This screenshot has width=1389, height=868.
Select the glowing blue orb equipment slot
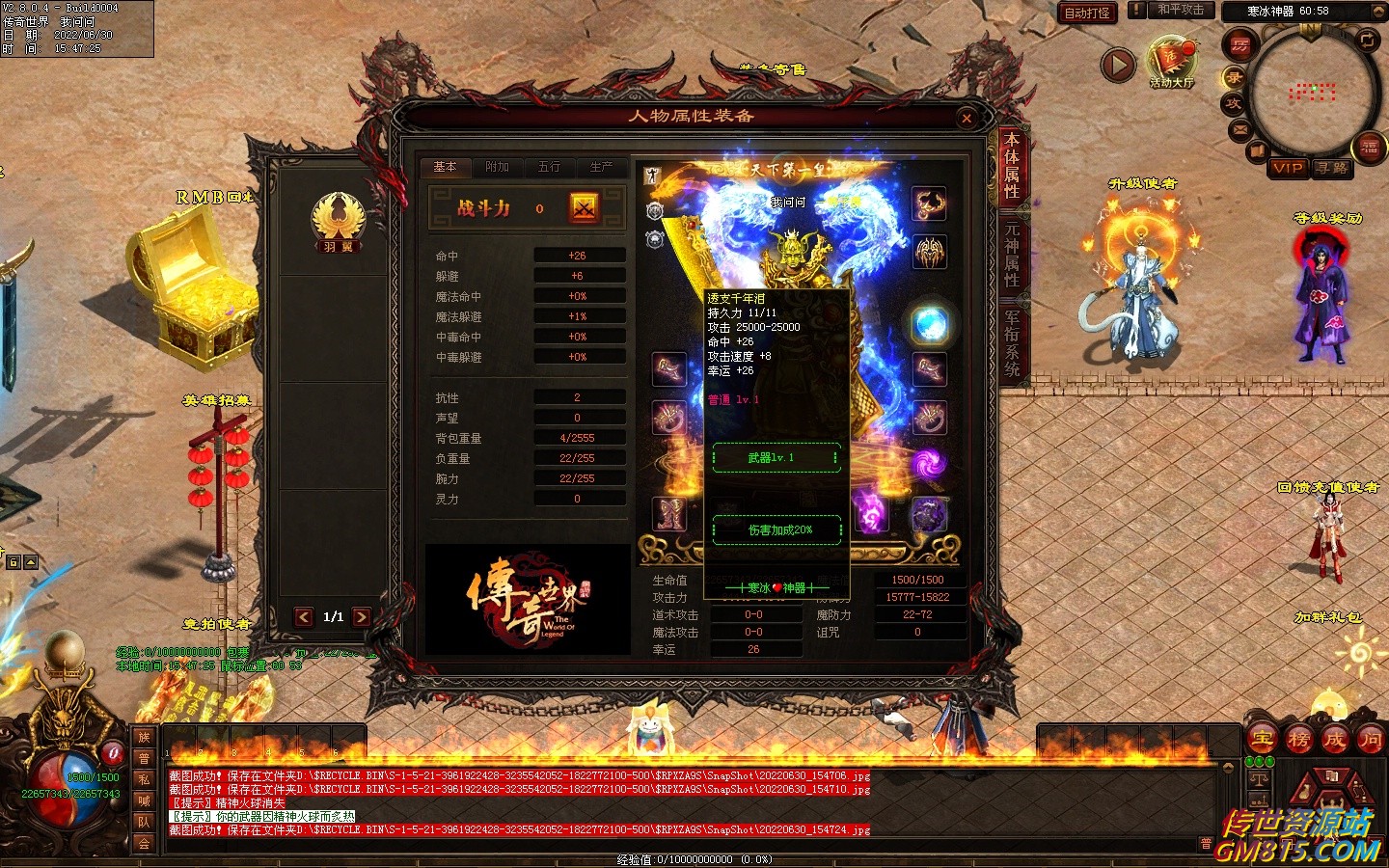pos(930,325)
